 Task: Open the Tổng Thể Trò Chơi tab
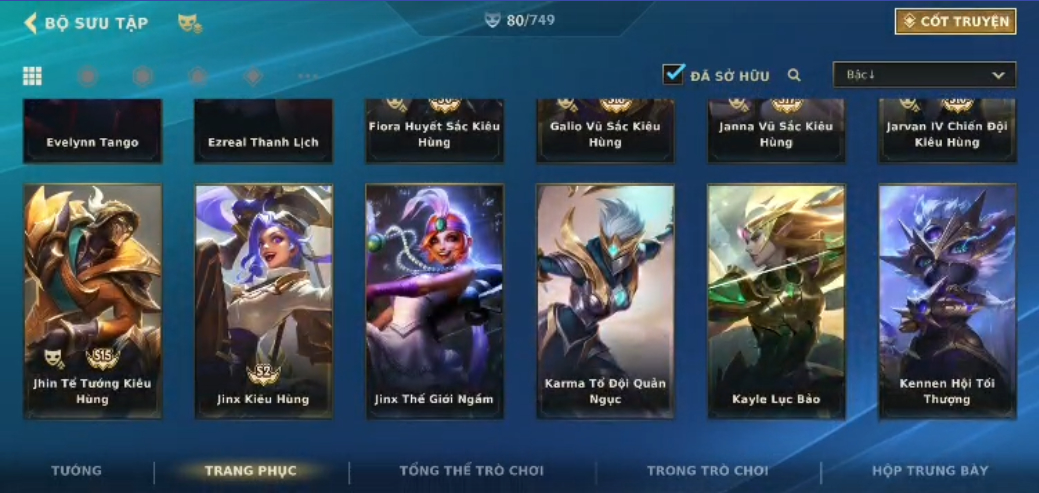tap(471, 471)
